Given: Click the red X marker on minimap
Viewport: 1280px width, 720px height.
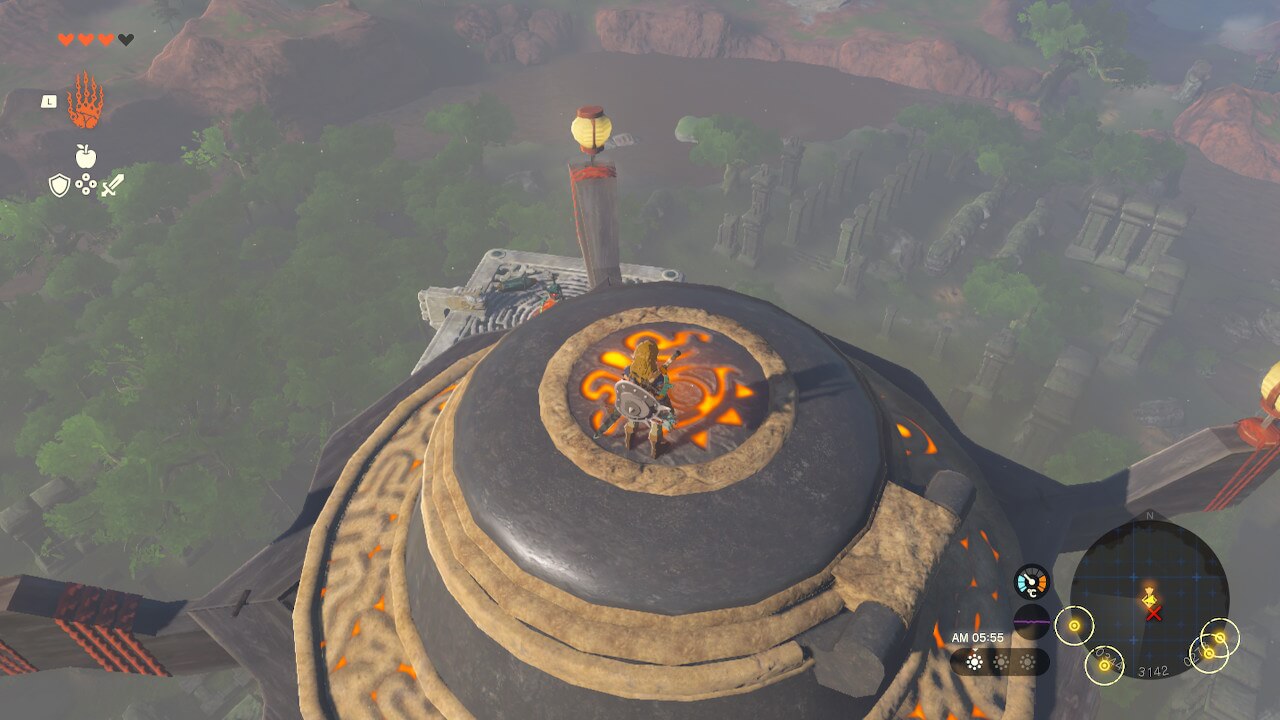Looking at the screenshot, I should [x=1154, y=612].
